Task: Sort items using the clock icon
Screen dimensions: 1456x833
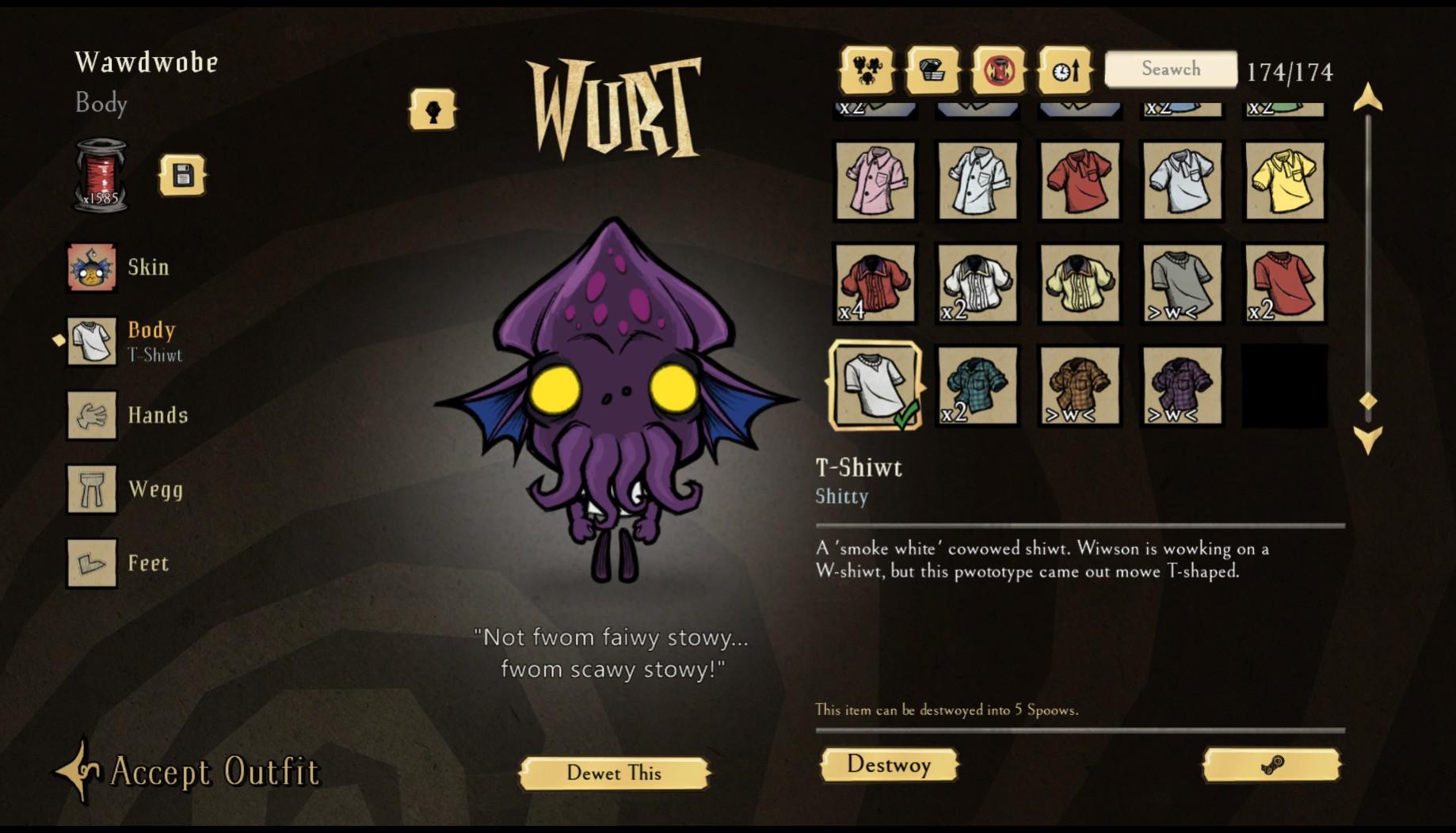Action: point(1065,71)
